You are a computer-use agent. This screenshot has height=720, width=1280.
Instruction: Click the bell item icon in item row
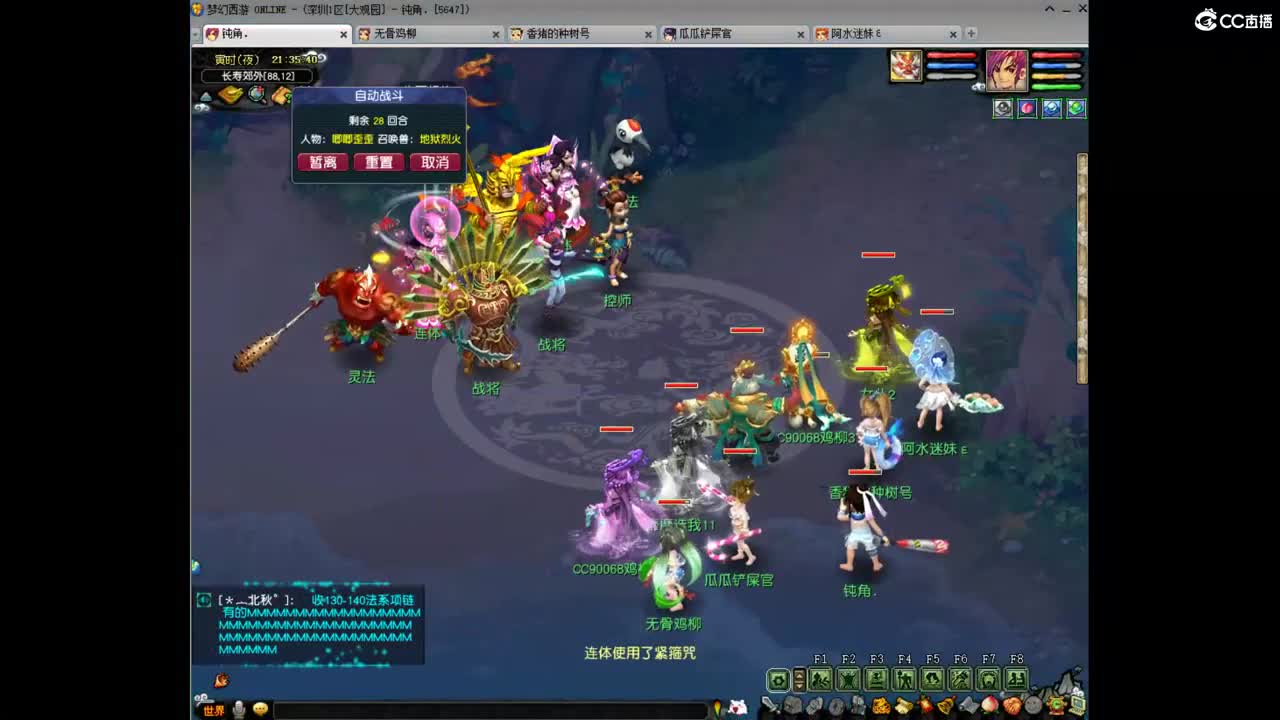tap(944, 704)
